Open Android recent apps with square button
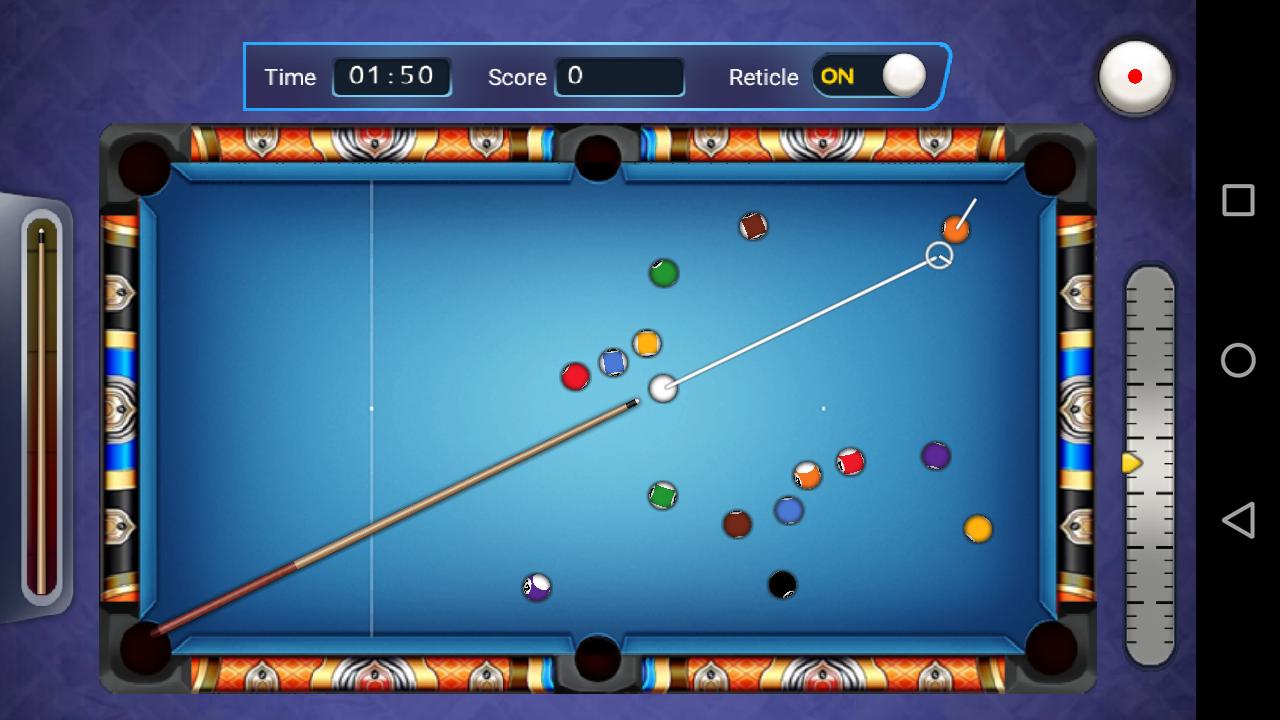 click(x=1238, y=200)
